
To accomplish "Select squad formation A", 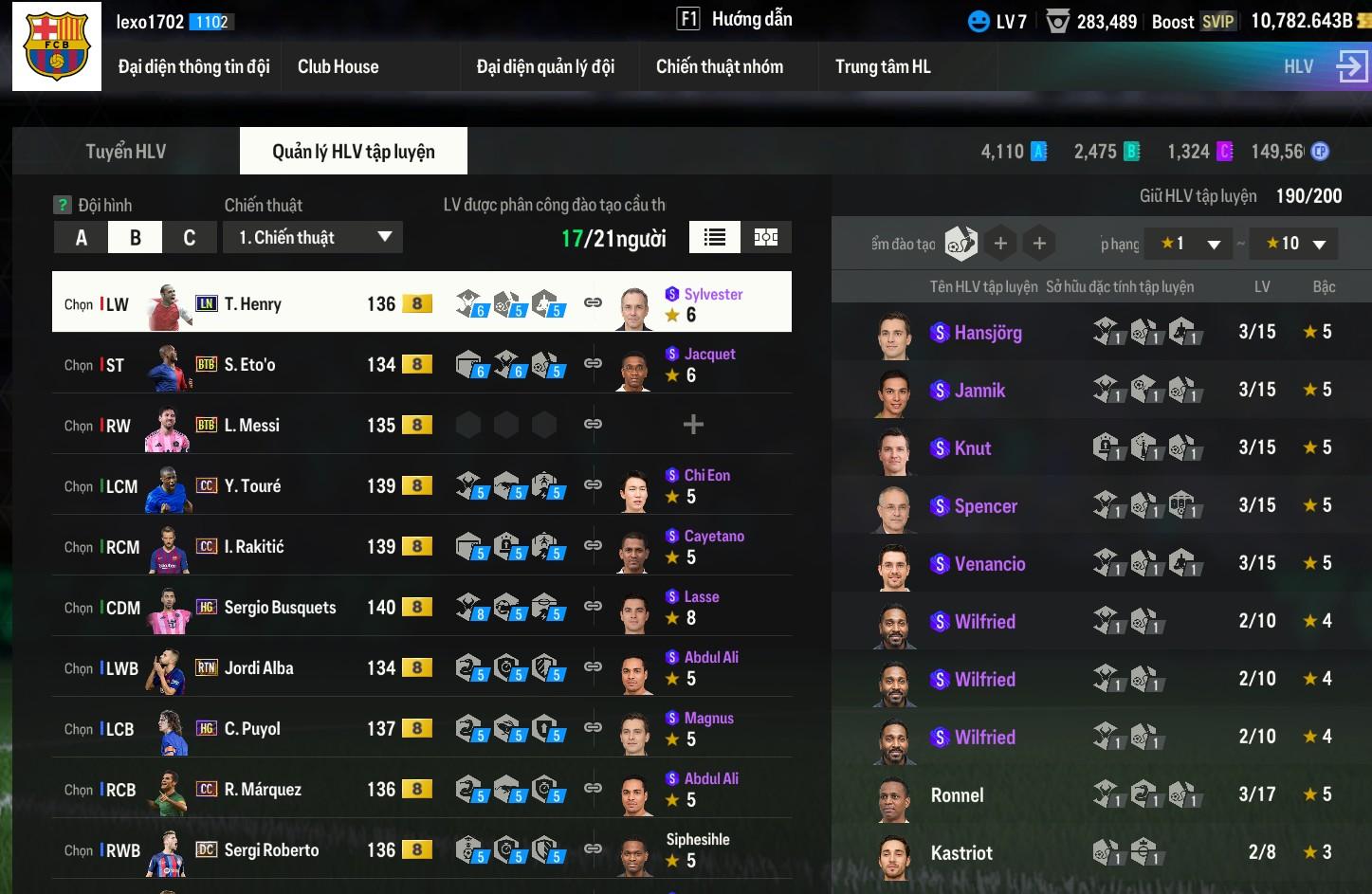I will pos(81,238).
